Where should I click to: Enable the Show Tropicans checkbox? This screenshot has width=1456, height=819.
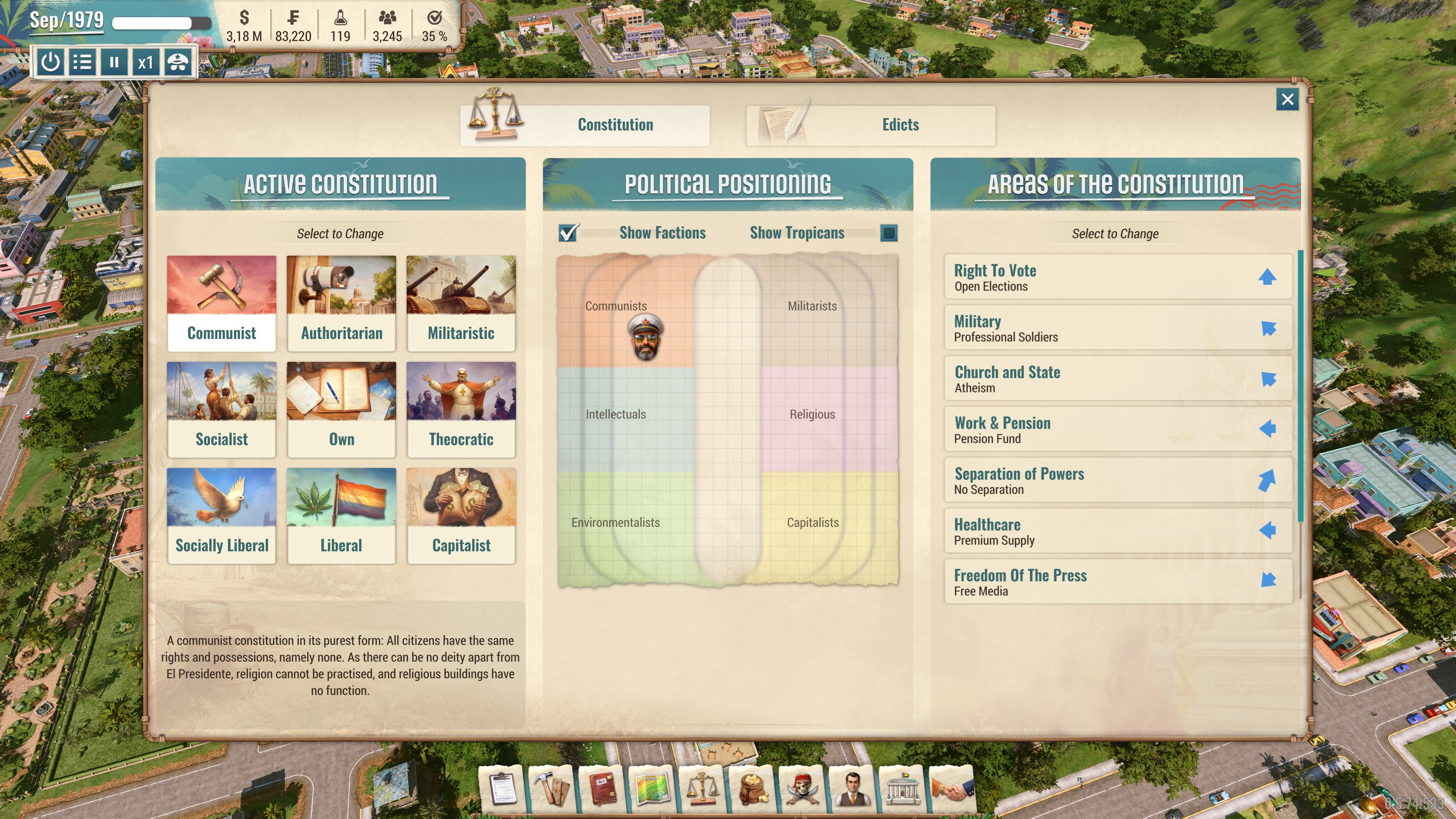(x=888, y=232)
